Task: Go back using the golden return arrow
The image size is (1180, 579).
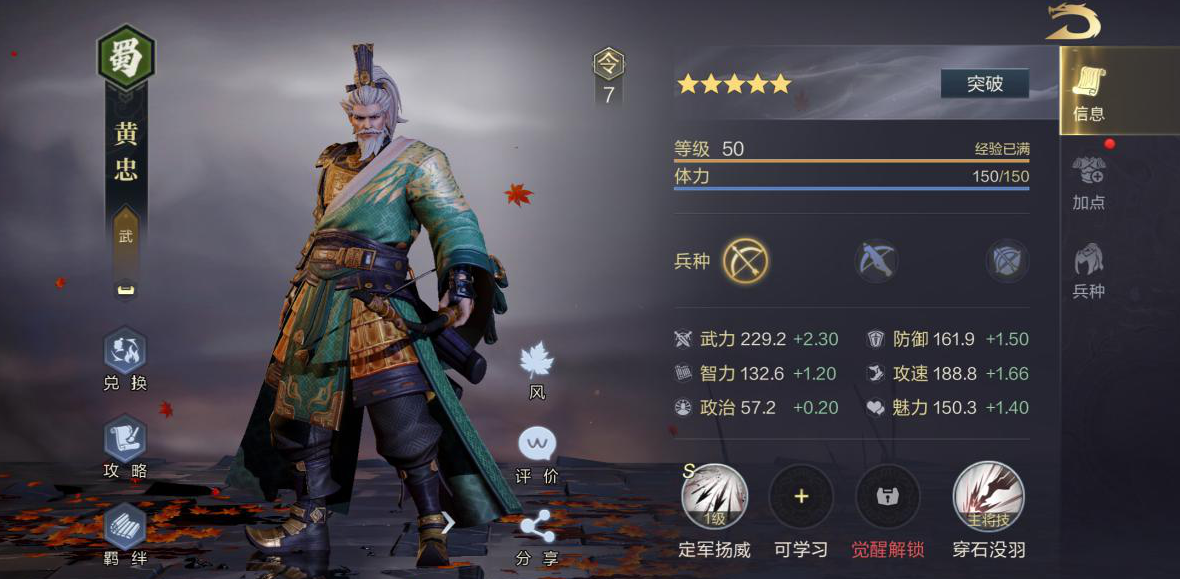Action: [x=1073, y=22]
